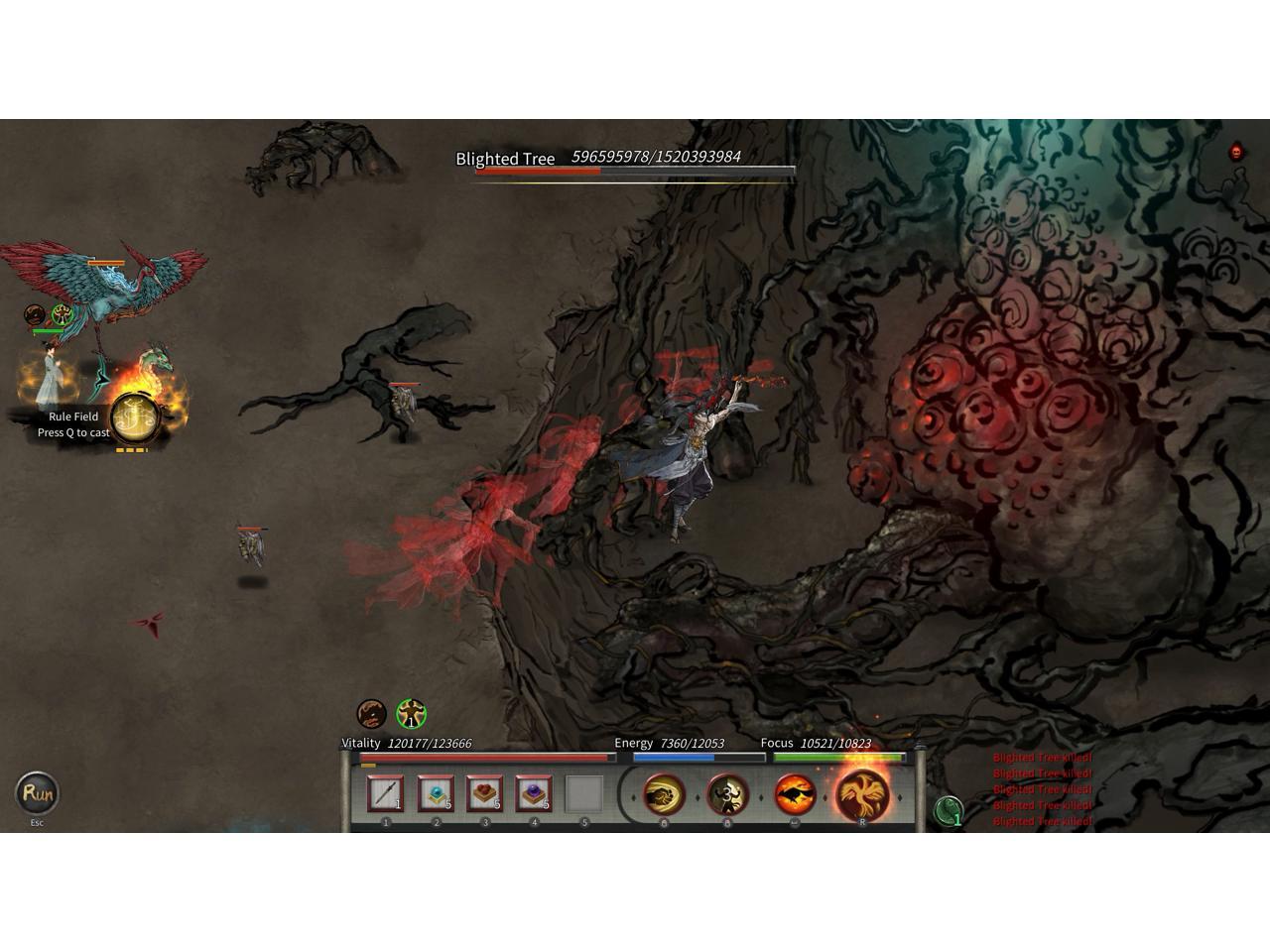
Task: Inspect the green figure buff icon above Vitality
Action: click(411, 713)
